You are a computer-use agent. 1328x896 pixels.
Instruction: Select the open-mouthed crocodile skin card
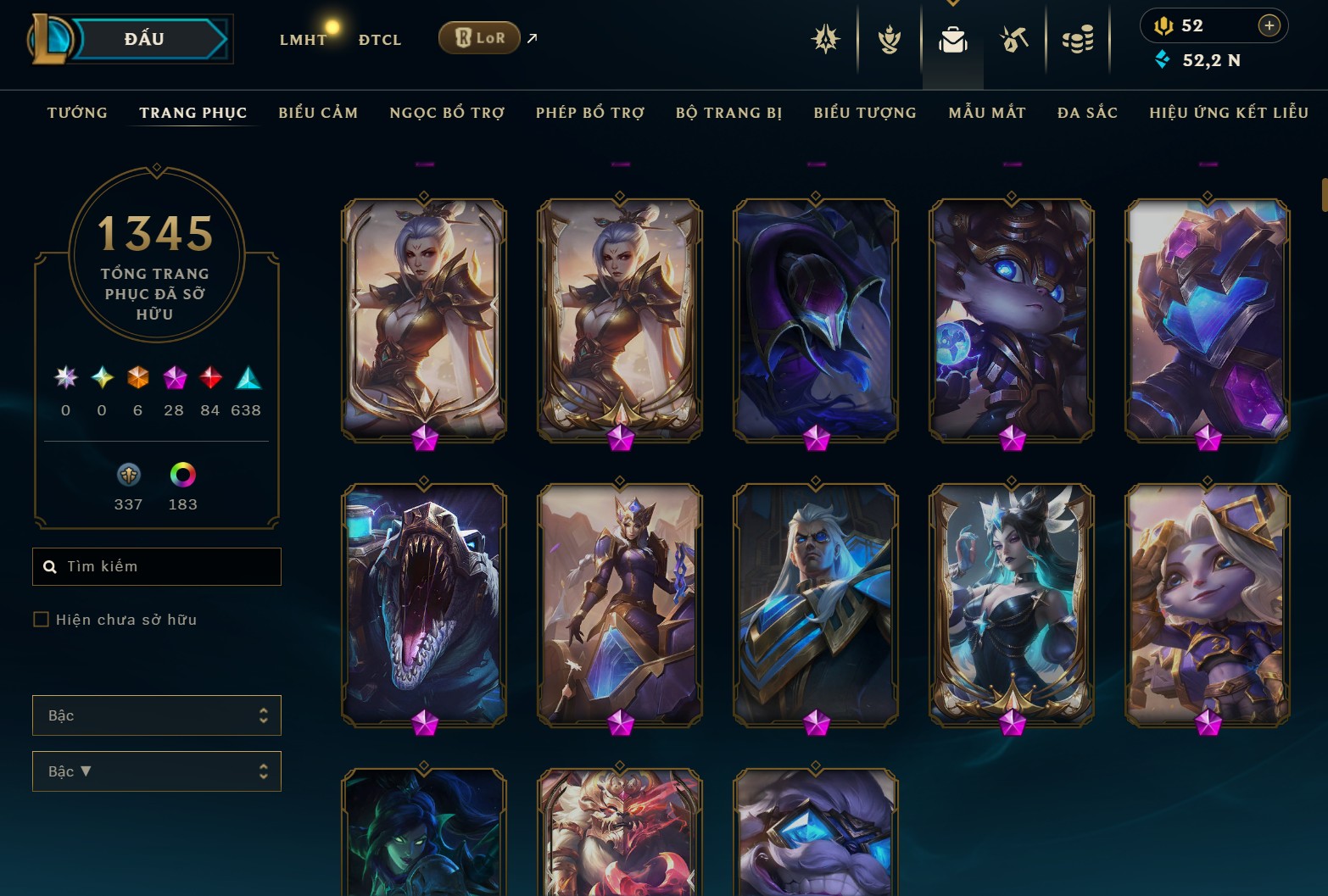tap(424, 604)
